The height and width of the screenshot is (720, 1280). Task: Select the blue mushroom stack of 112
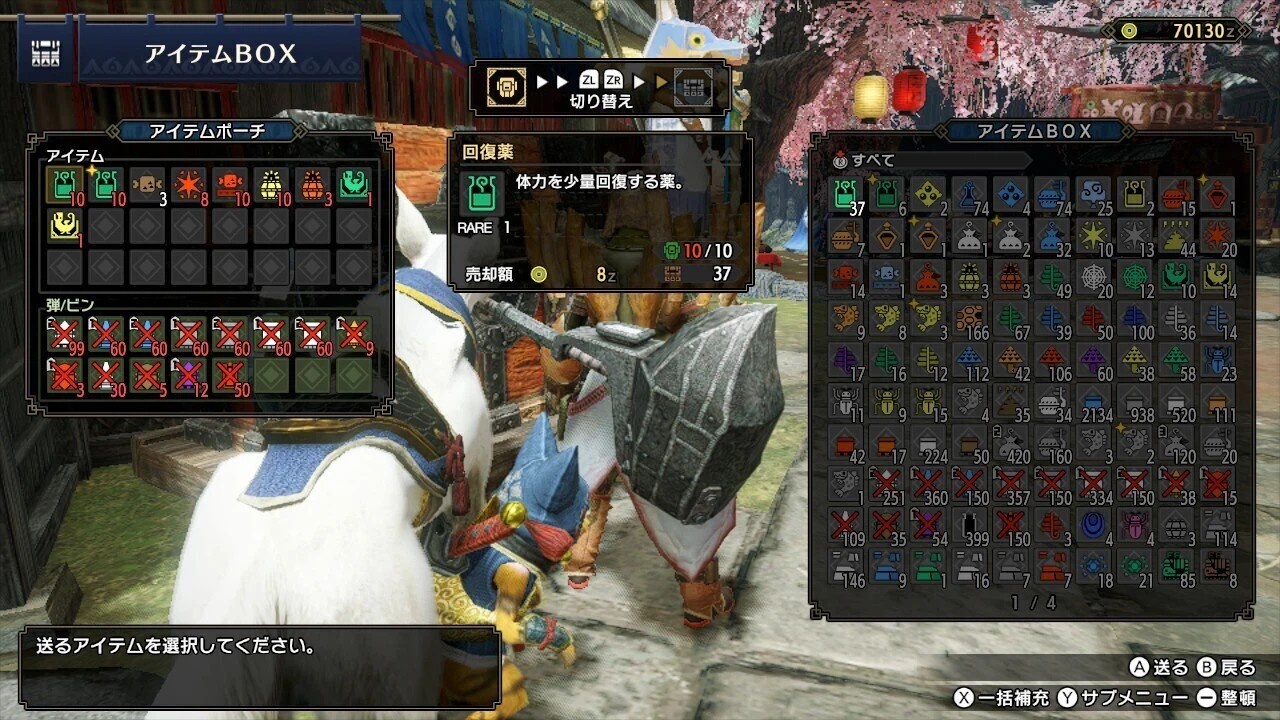[x=969, y=359]
